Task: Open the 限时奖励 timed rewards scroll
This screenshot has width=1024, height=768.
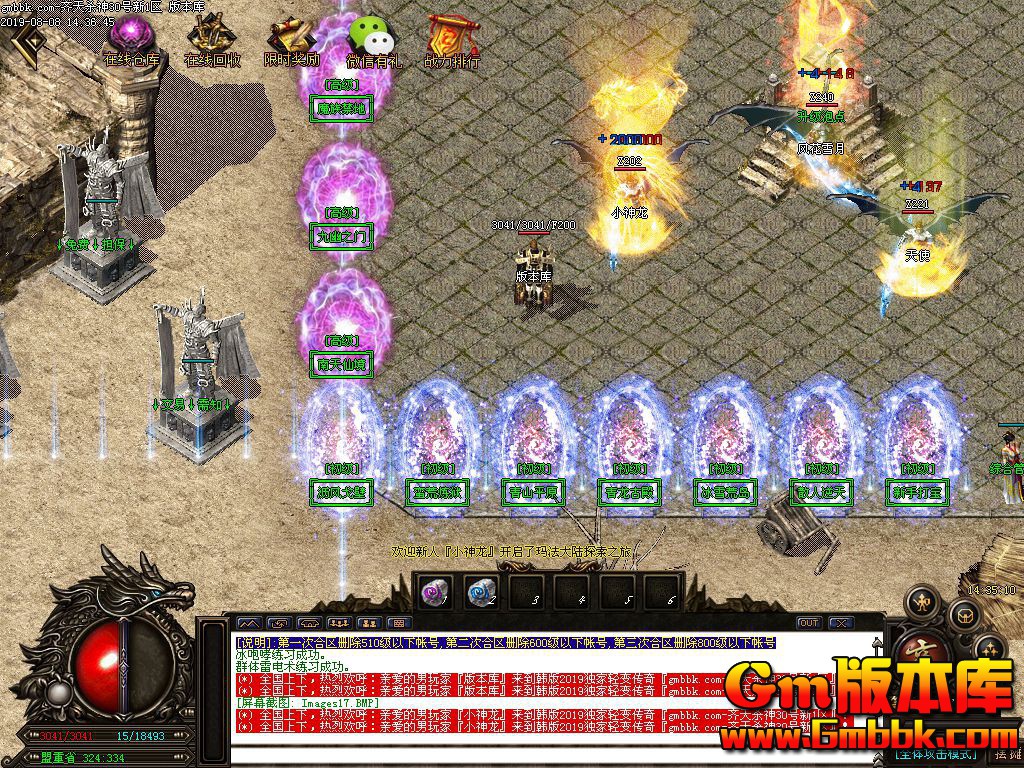Action: 291,40
